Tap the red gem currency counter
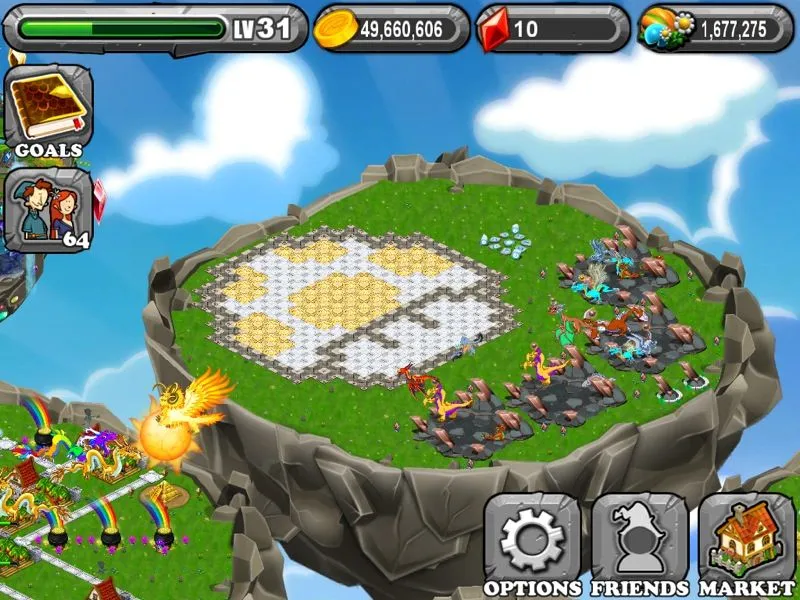The width and height of the screenshot is (800, 600). click(552, 28)
